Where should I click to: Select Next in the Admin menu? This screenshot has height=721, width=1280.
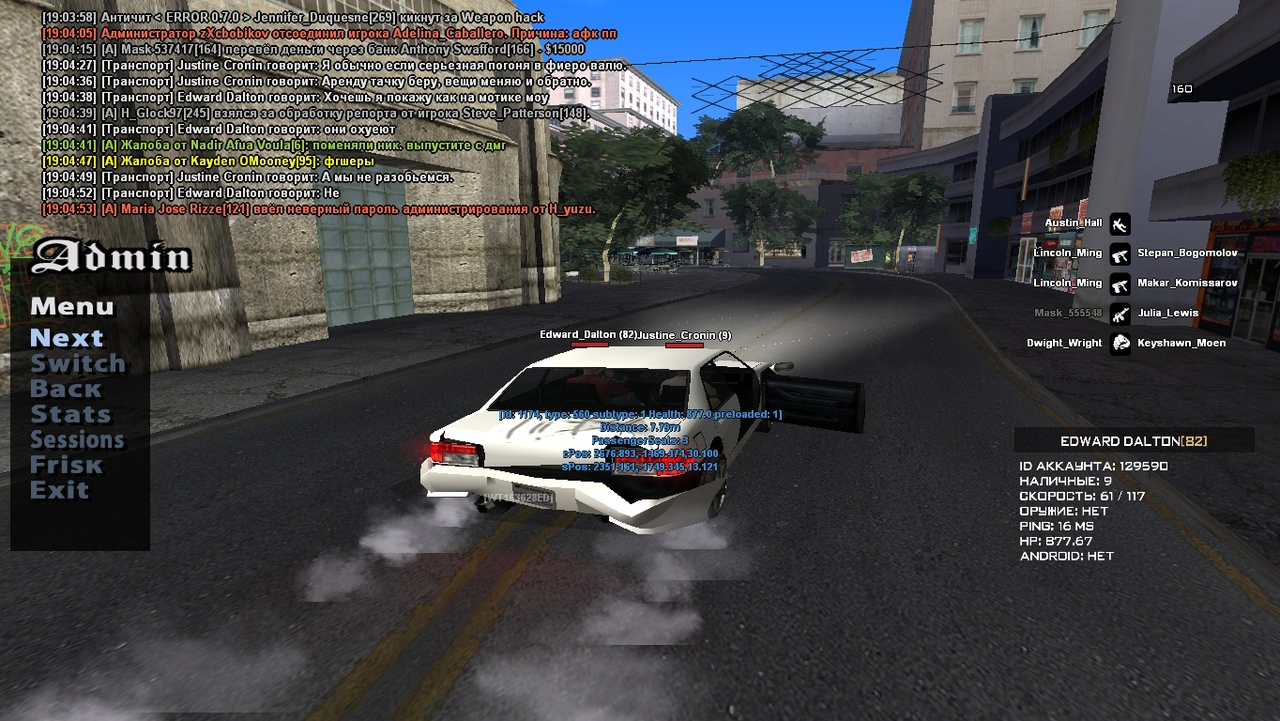[67, 338]
